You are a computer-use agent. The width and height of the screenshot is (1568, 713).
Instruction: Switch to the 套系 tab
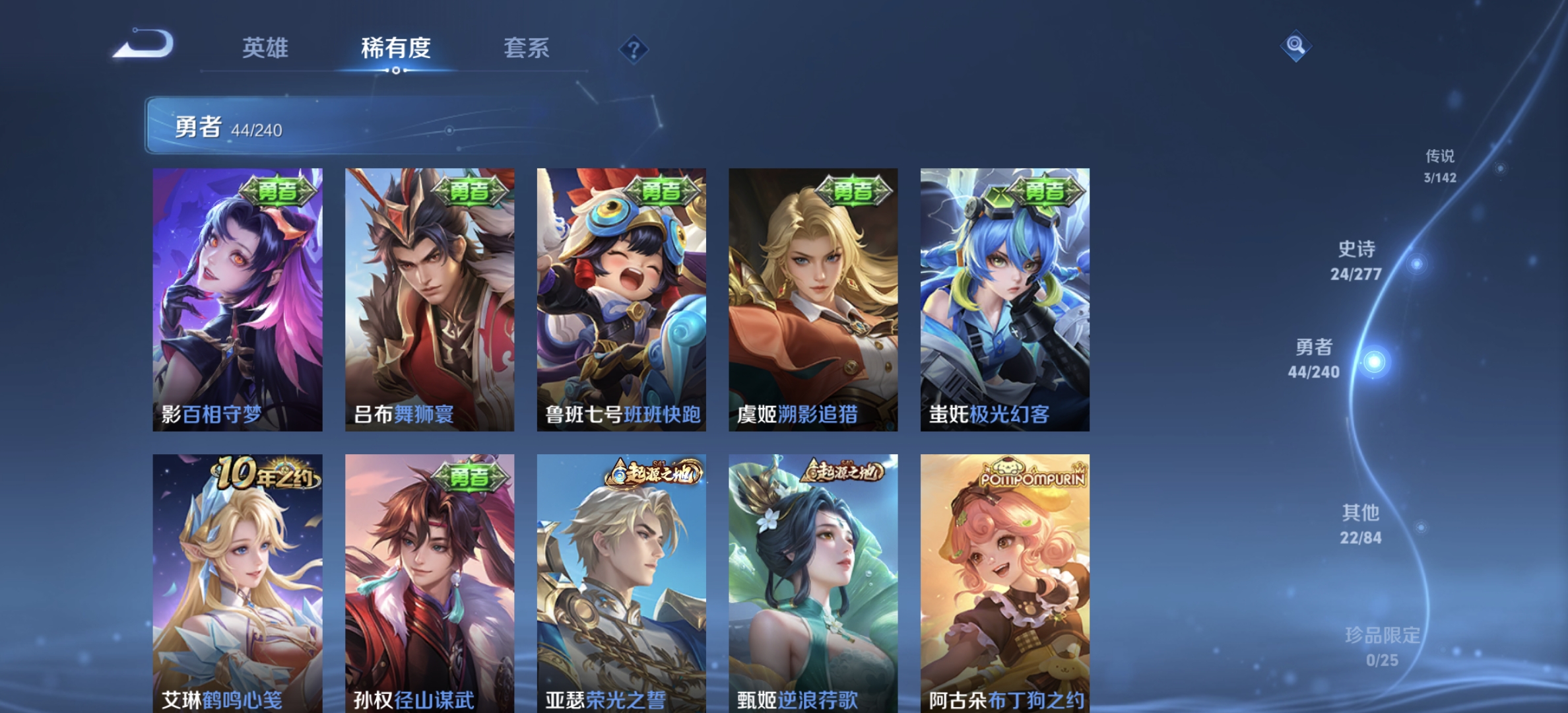[x=528, y=48]
